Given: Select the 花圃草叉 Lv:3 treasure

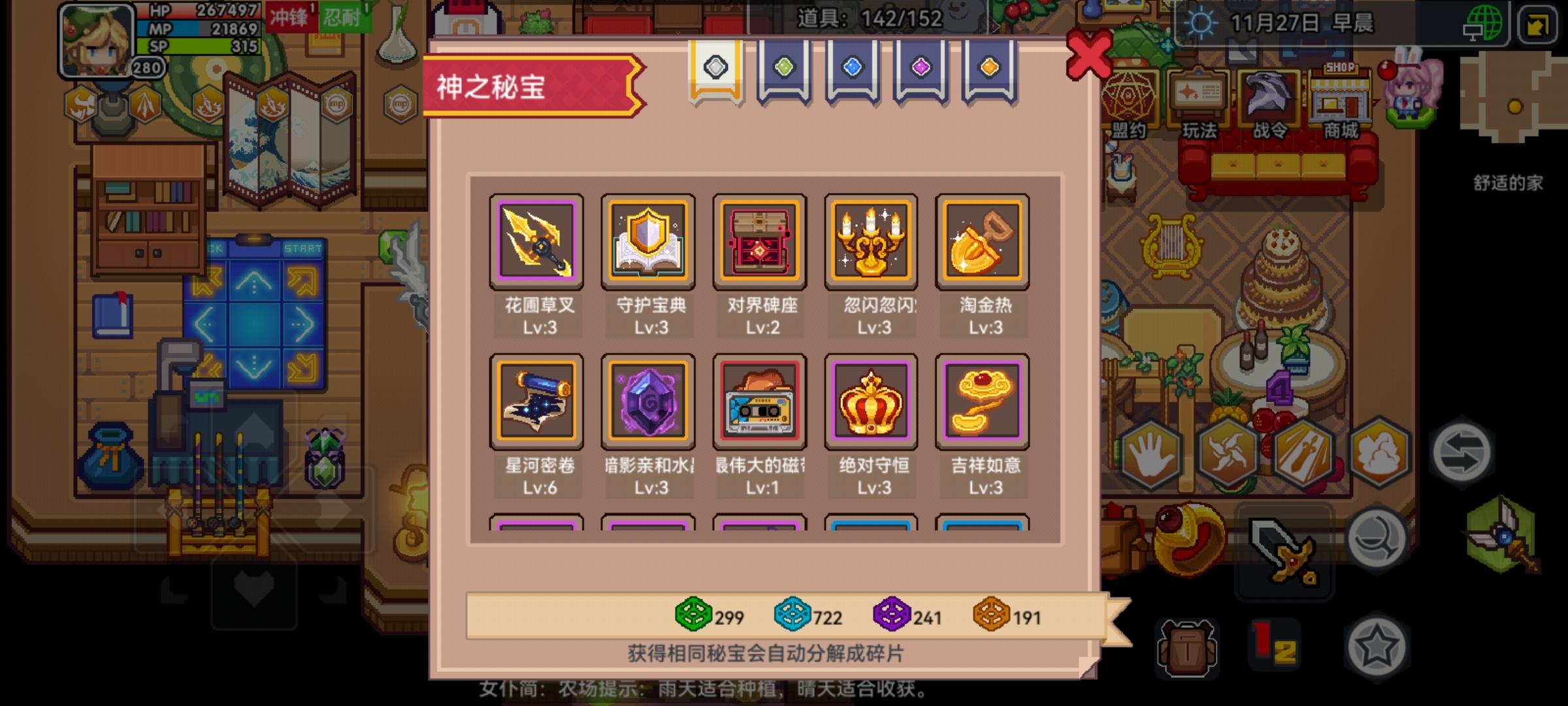Looking at the screenshot, I should (x=538, y=243).
